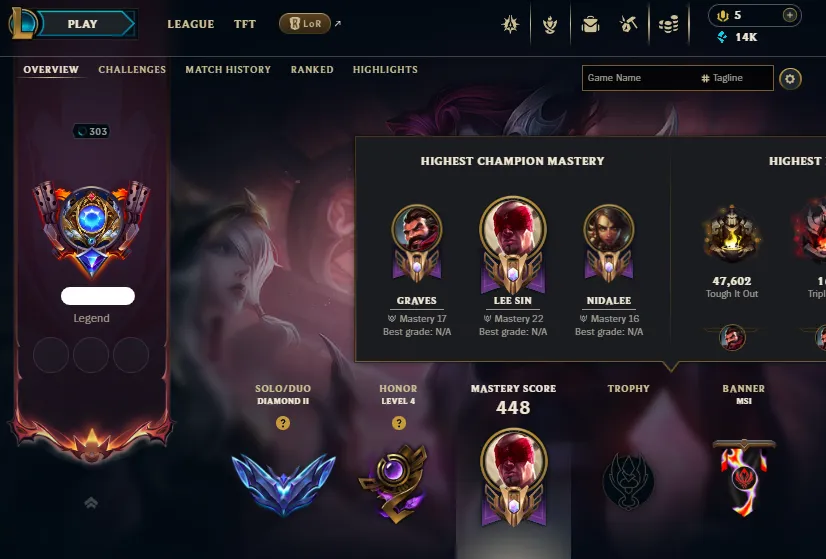Open the Store coins icon
This screenshot has width=826, height=559.
click(669, 24)
